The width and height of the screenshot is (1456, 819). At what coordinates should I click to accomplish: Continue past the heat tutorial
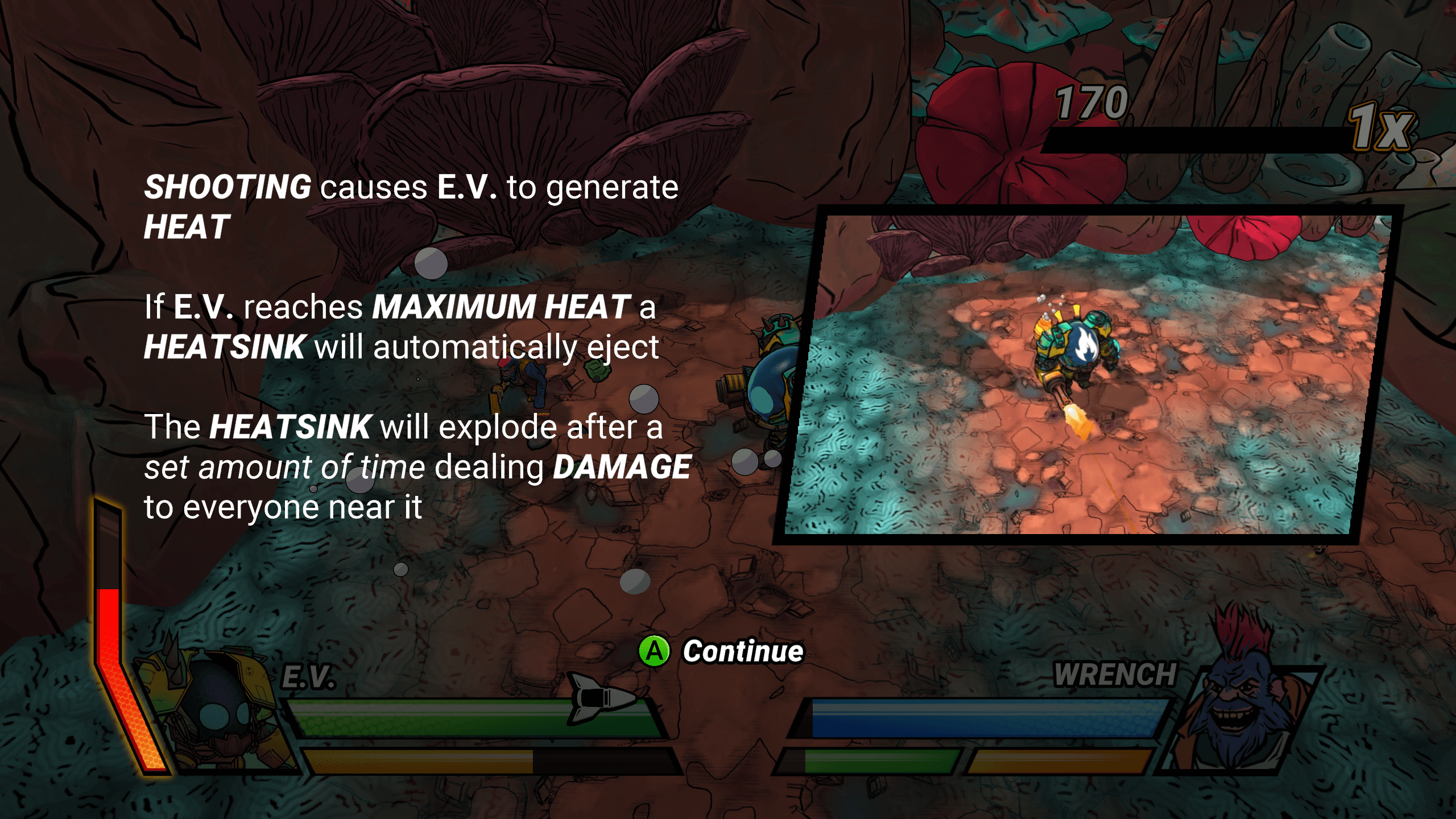[x=721, y=651]
